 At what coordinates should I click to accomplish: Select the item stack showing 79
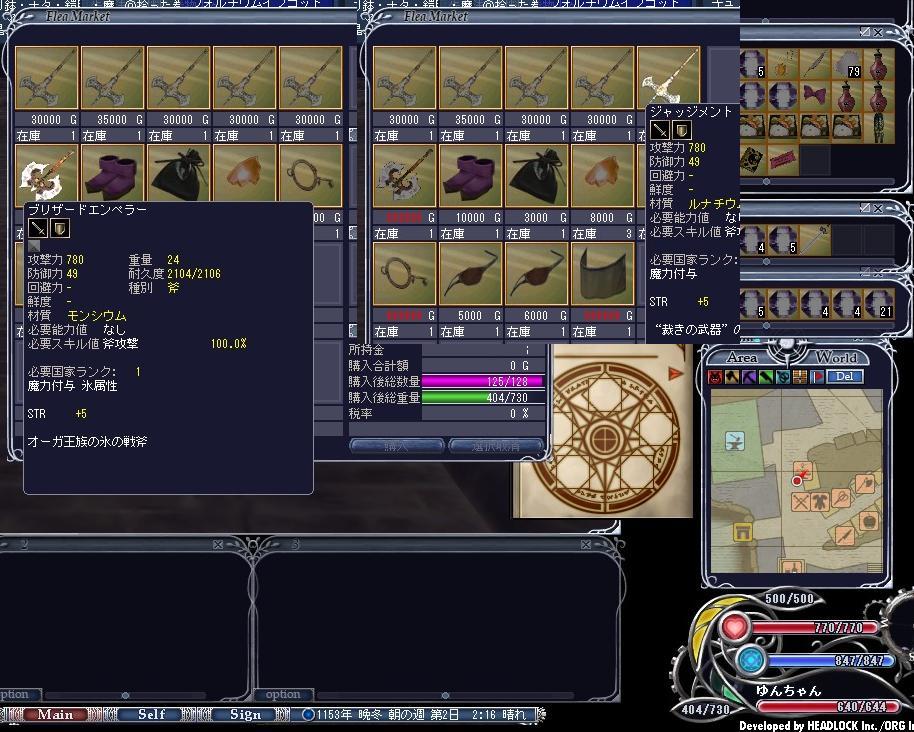[853, 68]
